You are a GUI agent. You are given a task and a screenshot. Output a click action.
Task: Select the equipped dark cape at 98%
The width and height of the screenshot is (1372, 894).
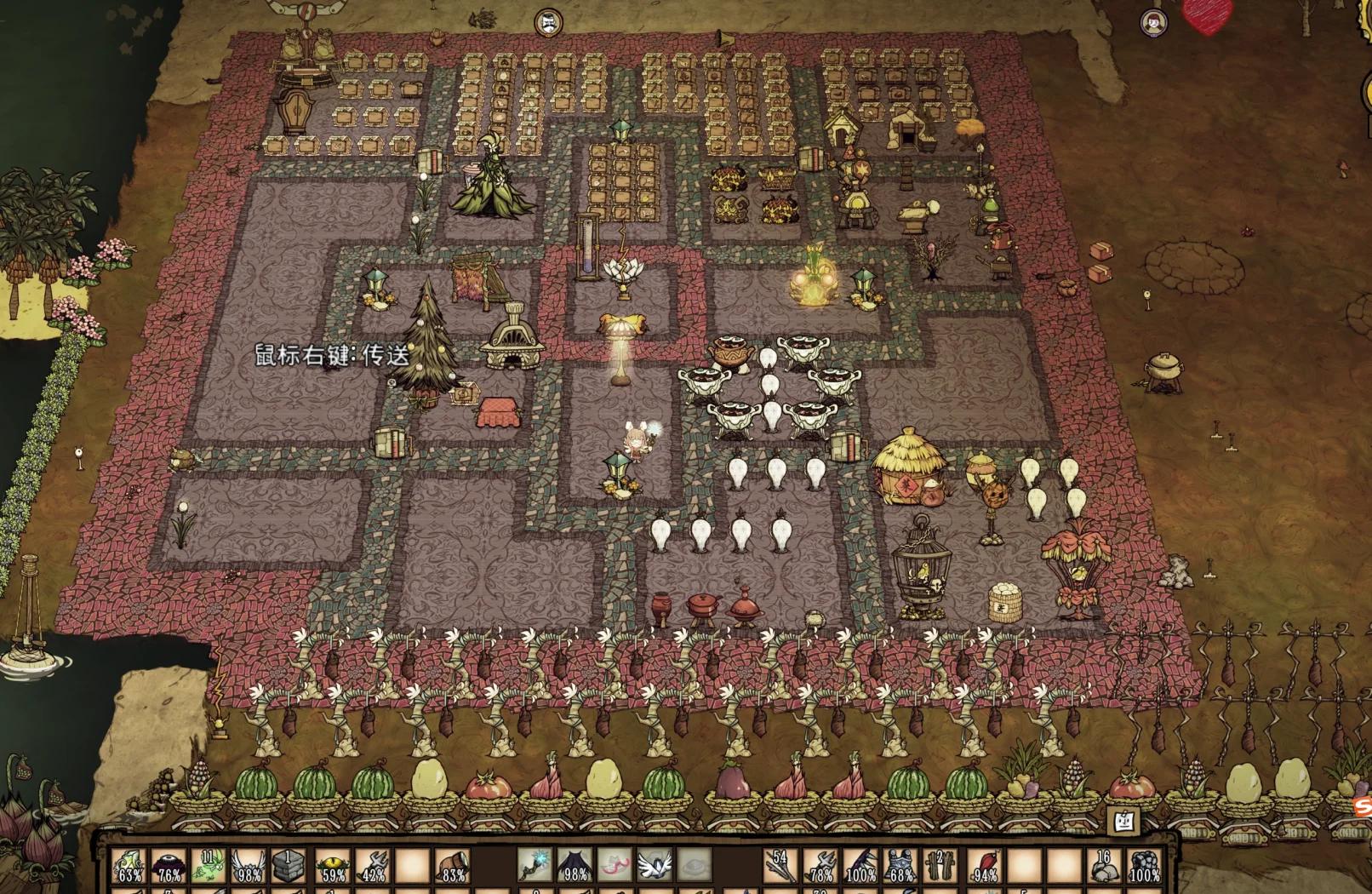point(575,866)
